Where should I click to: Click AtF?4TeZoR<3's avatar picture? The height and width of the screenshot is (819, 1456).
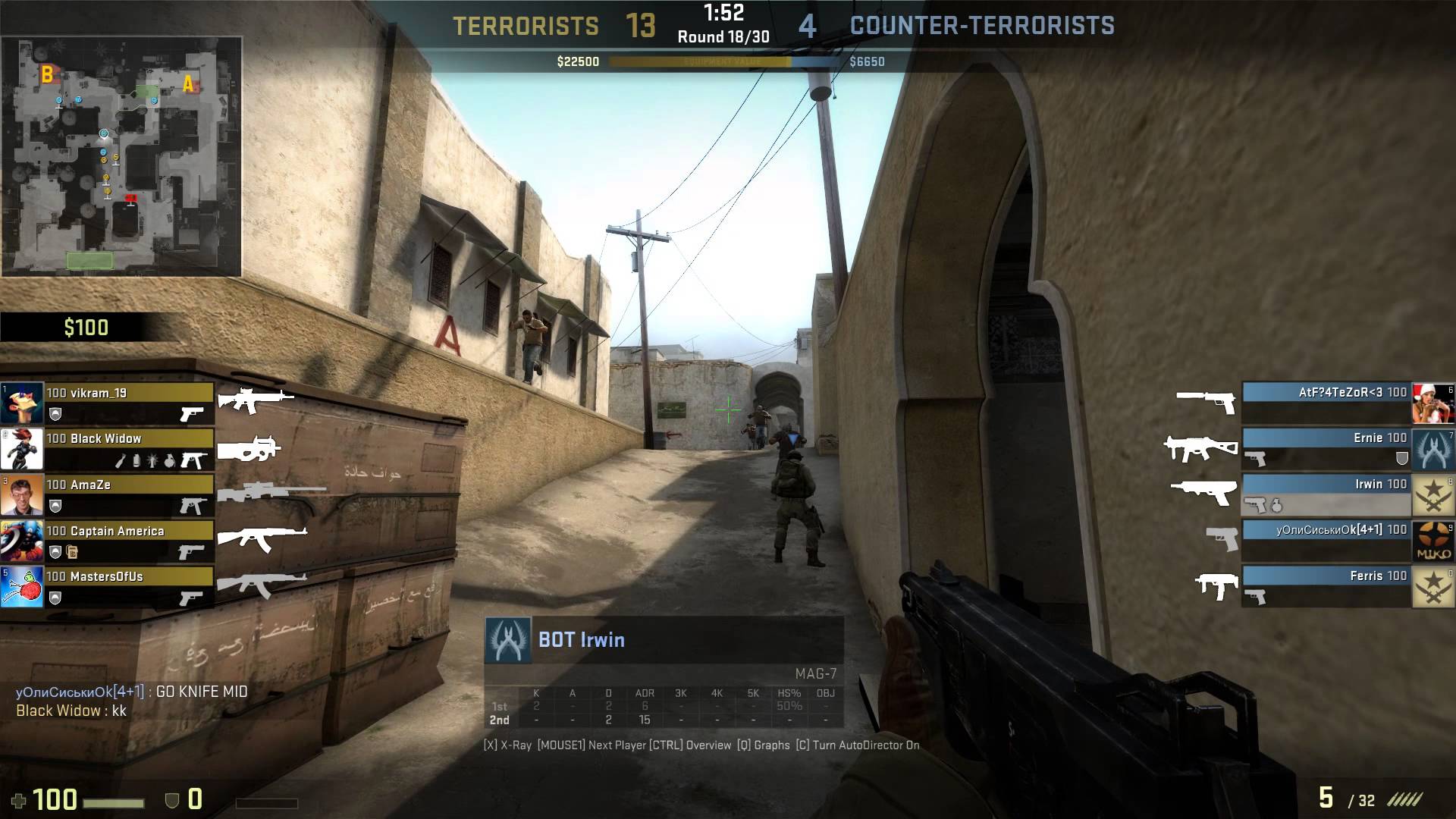coord(1432,403)
